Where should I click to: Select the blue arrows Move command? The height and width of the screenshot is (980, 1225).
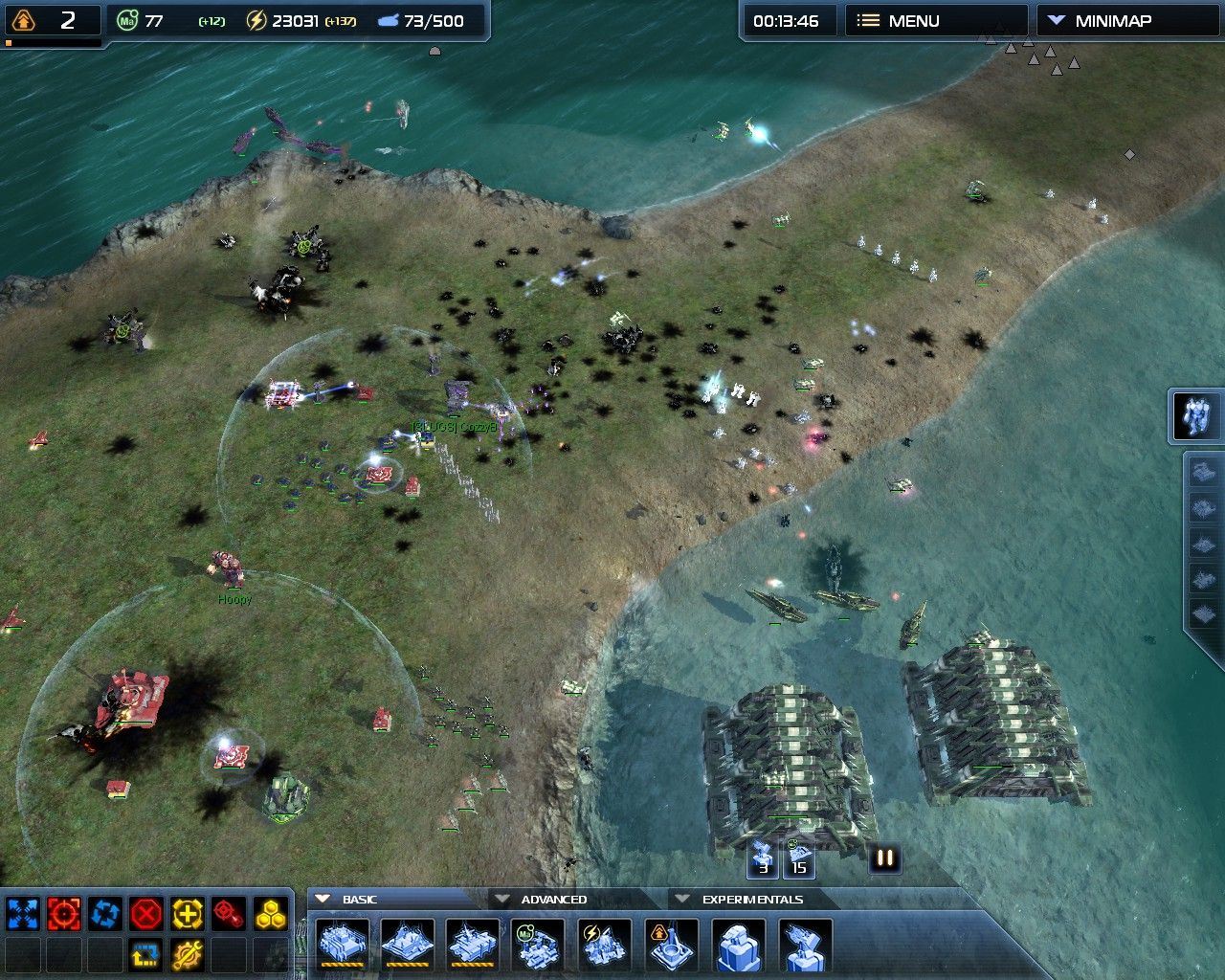point(23,914)
